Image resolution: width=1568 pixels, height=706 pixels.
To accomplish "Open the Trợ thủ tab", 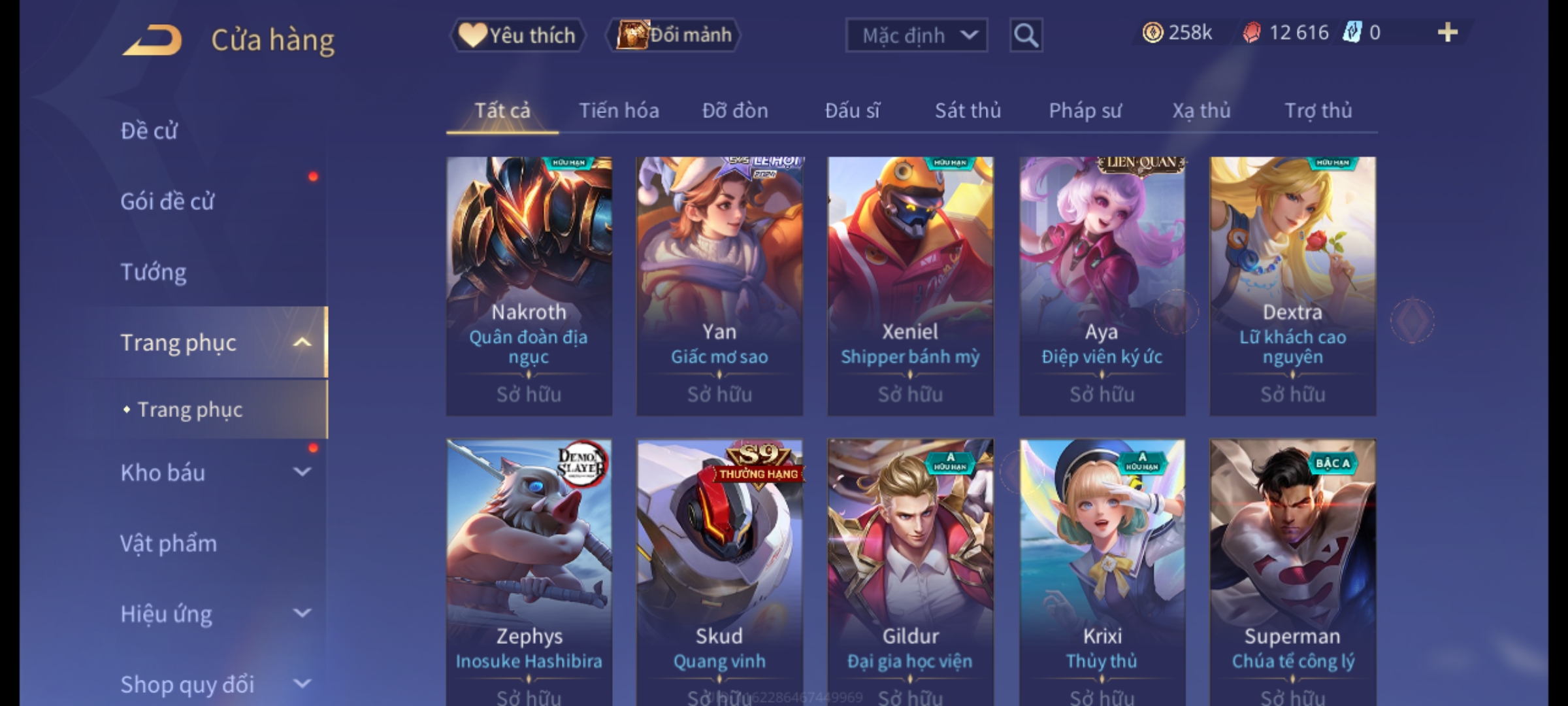I will 1318,110.
